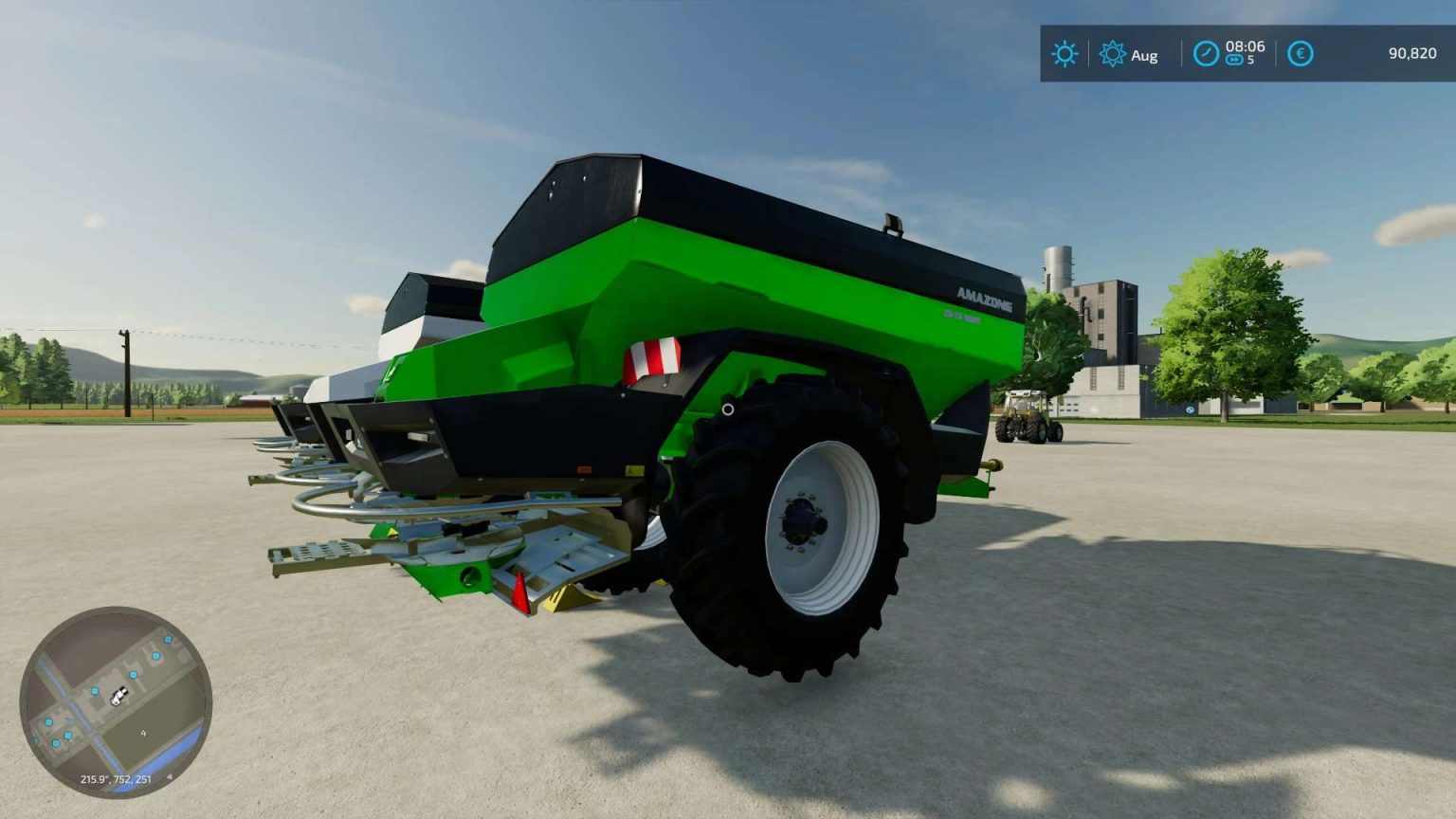Click the current weather sun icon
Screen dimensions: 1456x819
pyautogui.click(x=1064, y=54)
